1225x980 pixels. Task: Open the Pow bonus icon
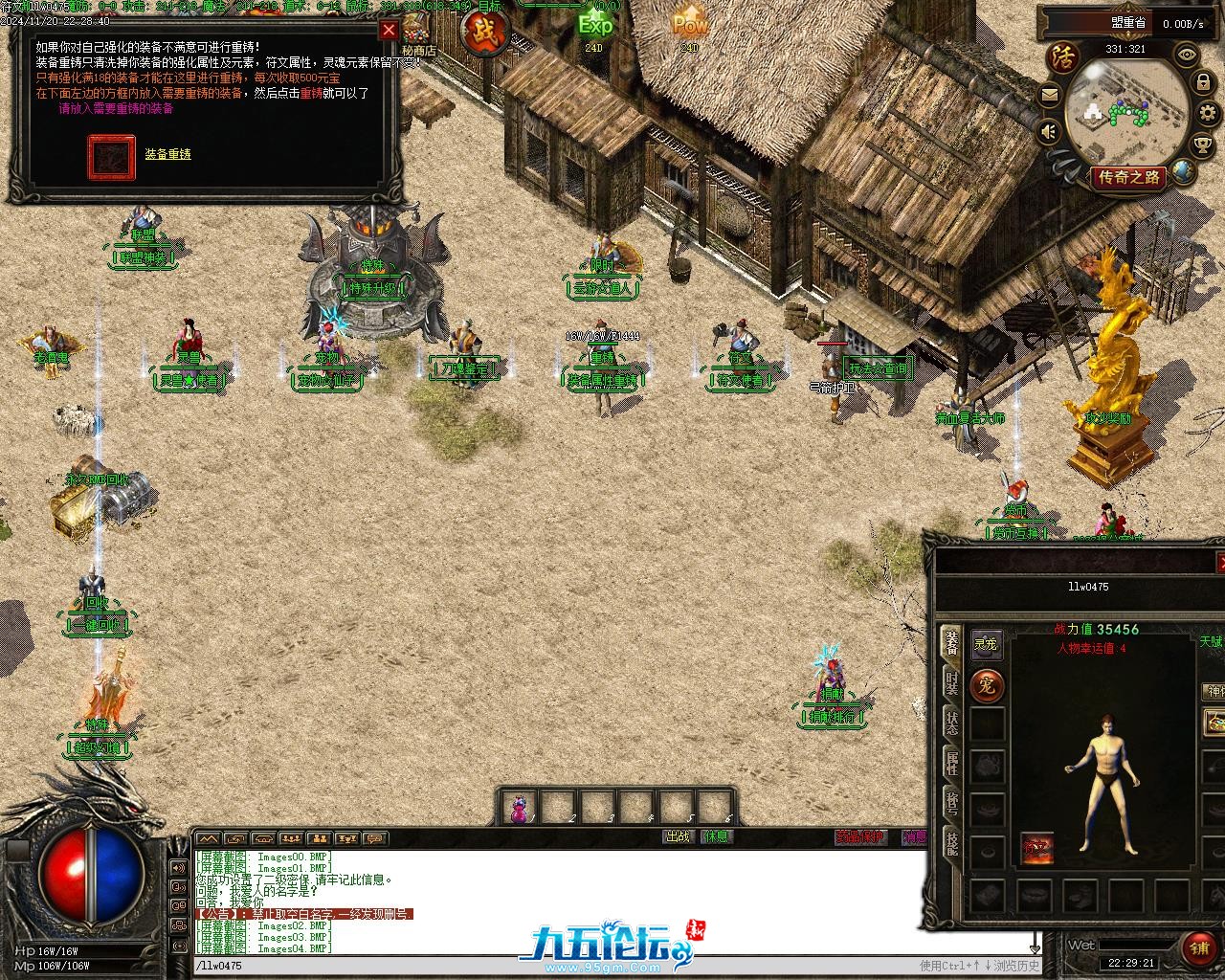[x=689, y=24]
